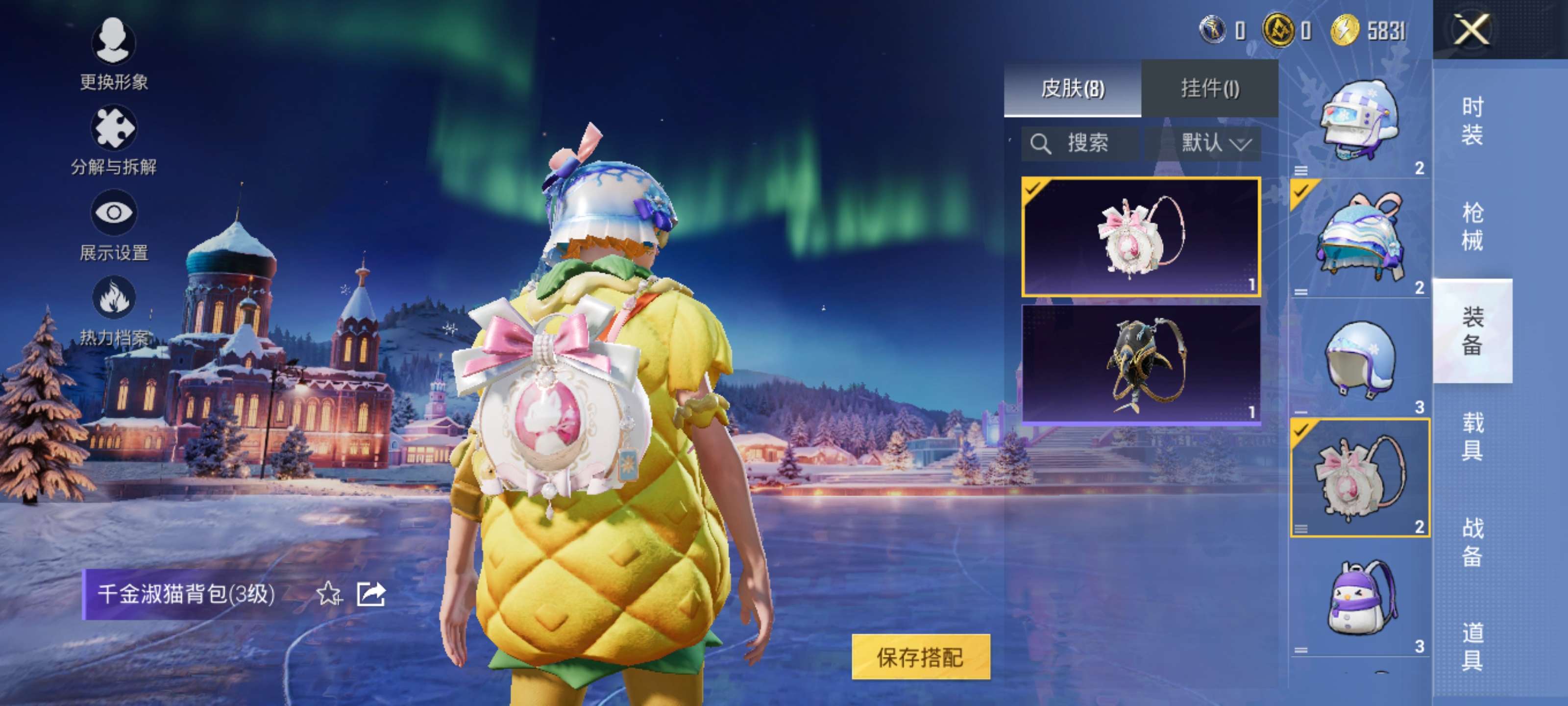Viewport: 1568px width, 706px height.
Task: Open the 战备 category
Action: coord(1472,542)
